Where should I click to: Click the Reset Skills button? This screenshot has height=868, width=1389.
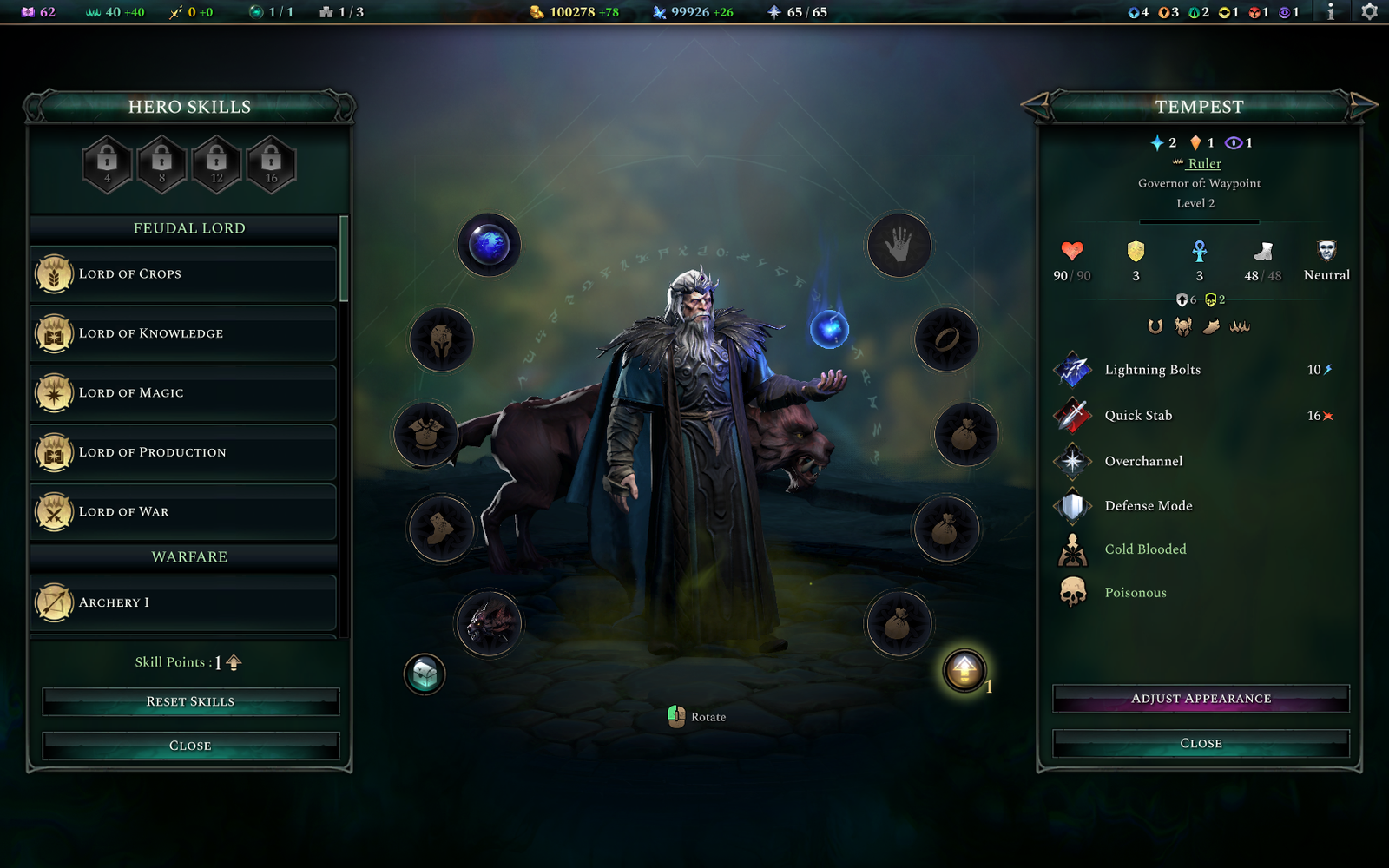click(x=190, y=701)
